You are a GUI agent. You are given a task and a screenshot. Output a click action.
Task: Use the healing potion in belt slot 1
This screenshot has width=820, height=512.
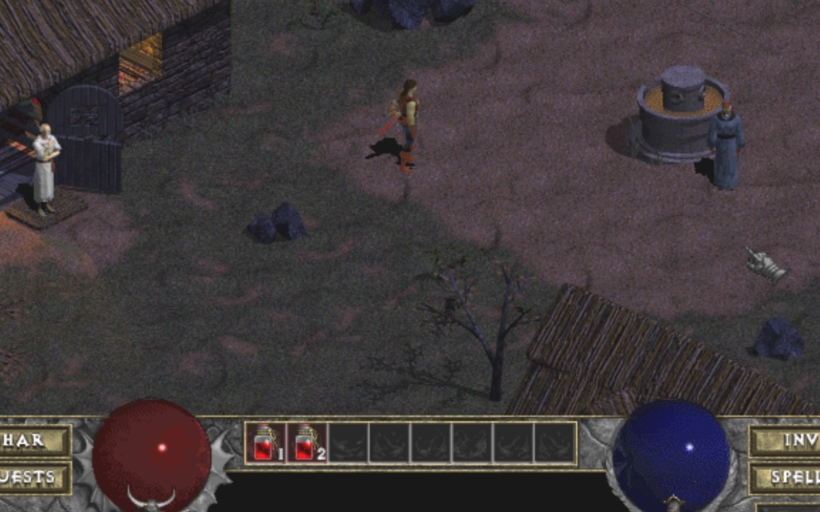(x=265, y=442)
